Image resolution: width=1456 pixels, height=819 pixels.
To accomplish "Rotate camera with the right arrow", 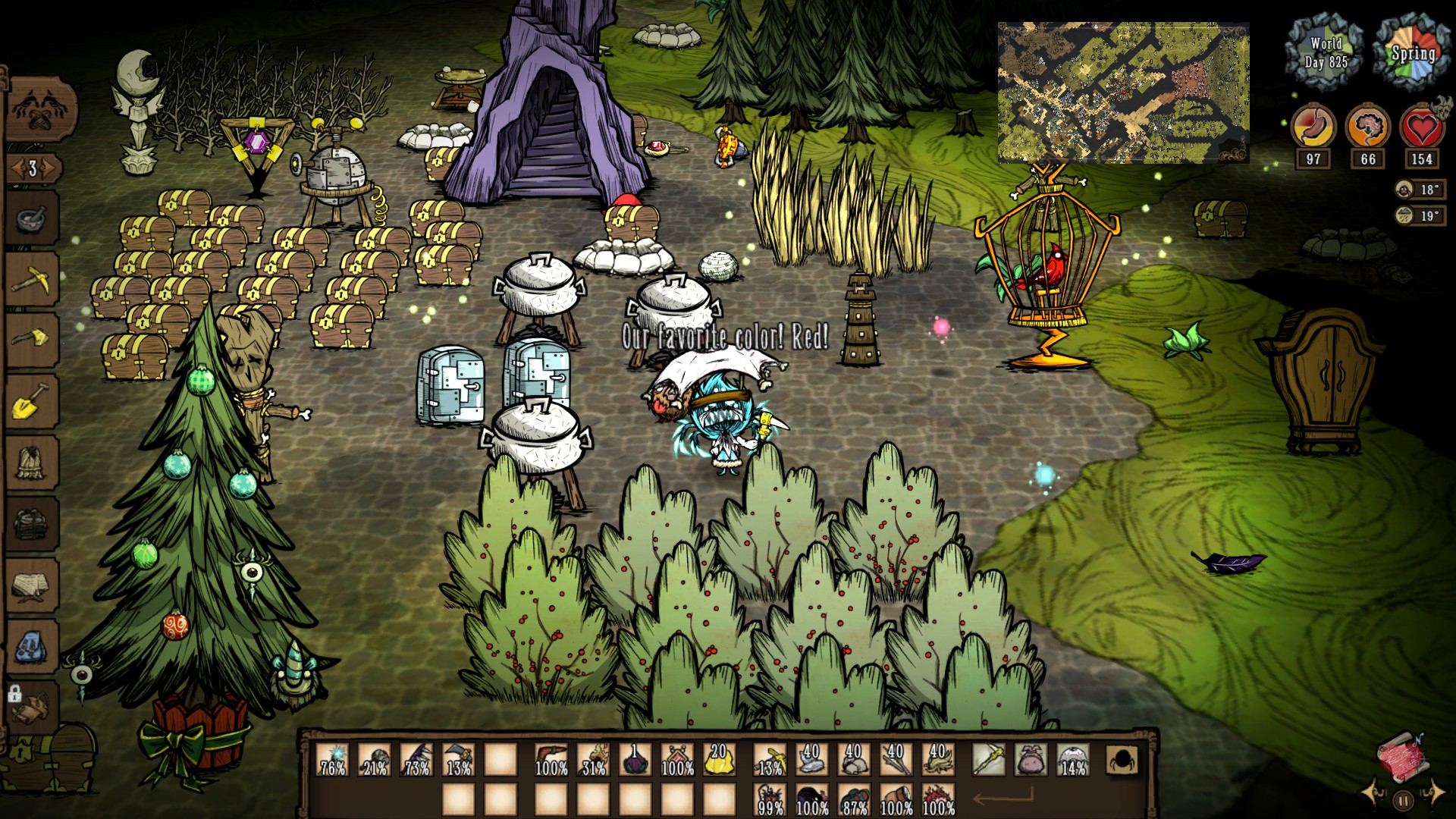I will (x=1434, y=792).
